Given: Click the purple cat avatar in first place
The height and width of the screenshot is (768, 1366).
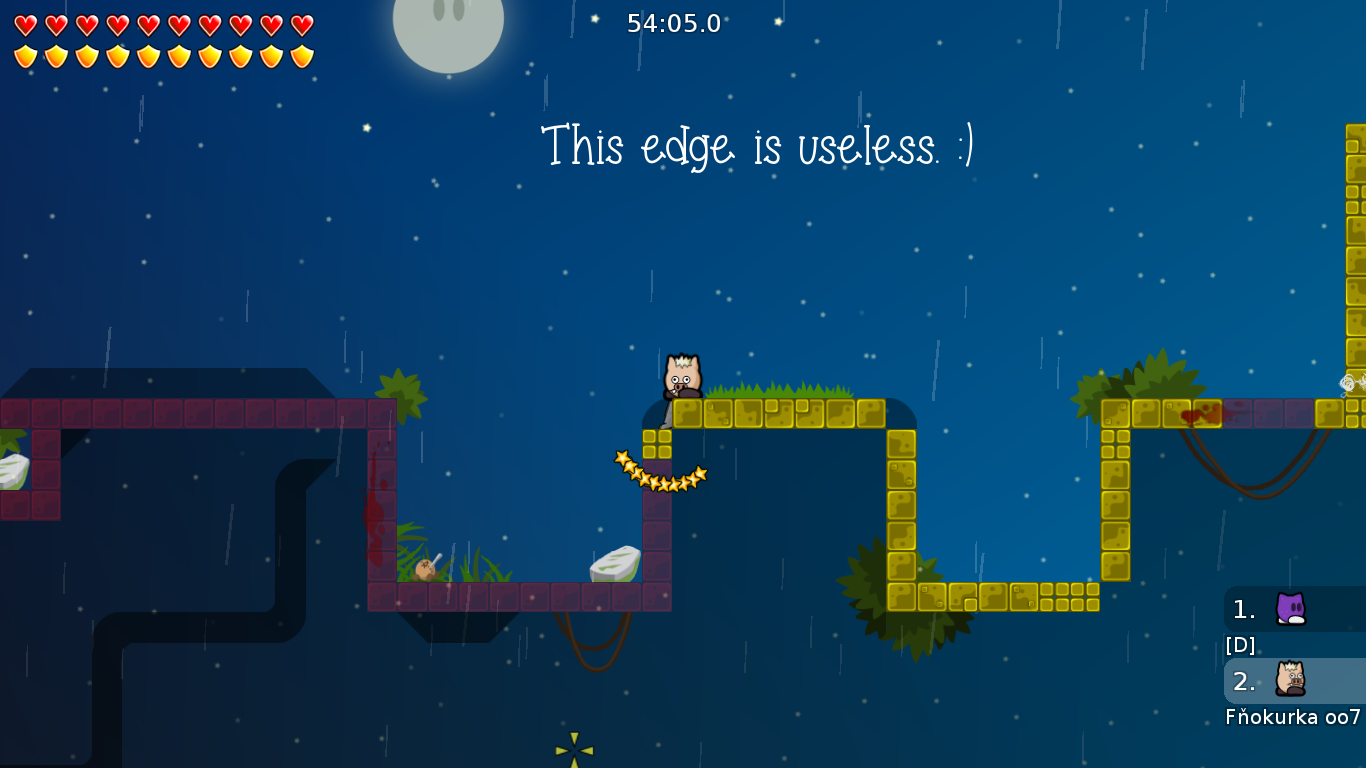Looking at the screenshot, I should (1290, 609).
